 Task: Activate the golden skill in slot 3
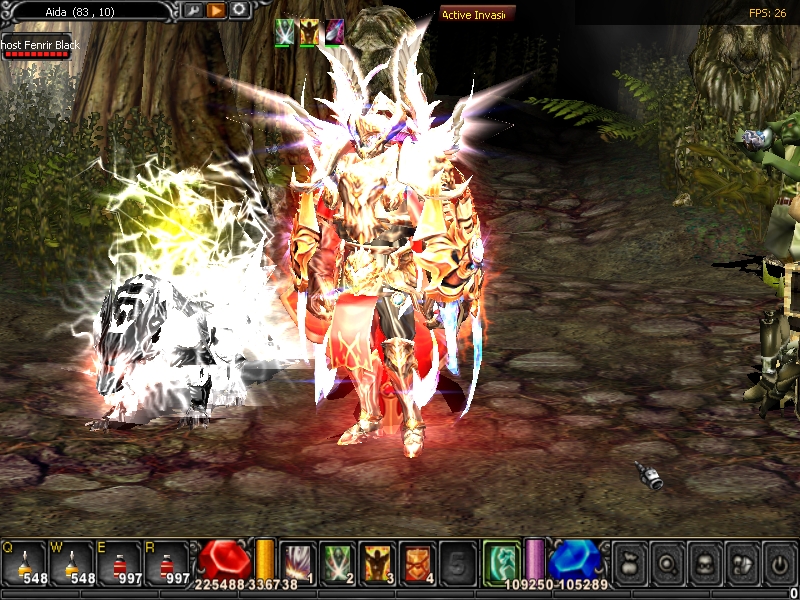377,562
